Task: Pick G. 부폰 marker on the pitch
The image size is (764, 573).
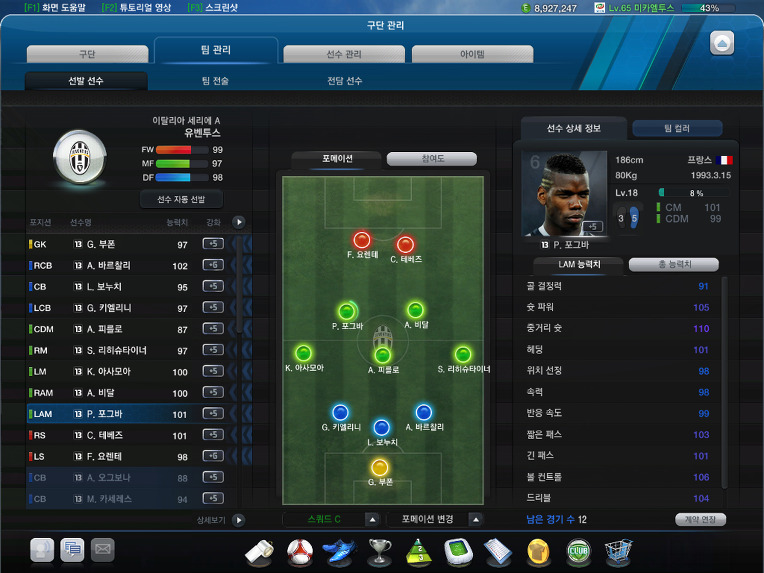Action: (x=379, y=467)
